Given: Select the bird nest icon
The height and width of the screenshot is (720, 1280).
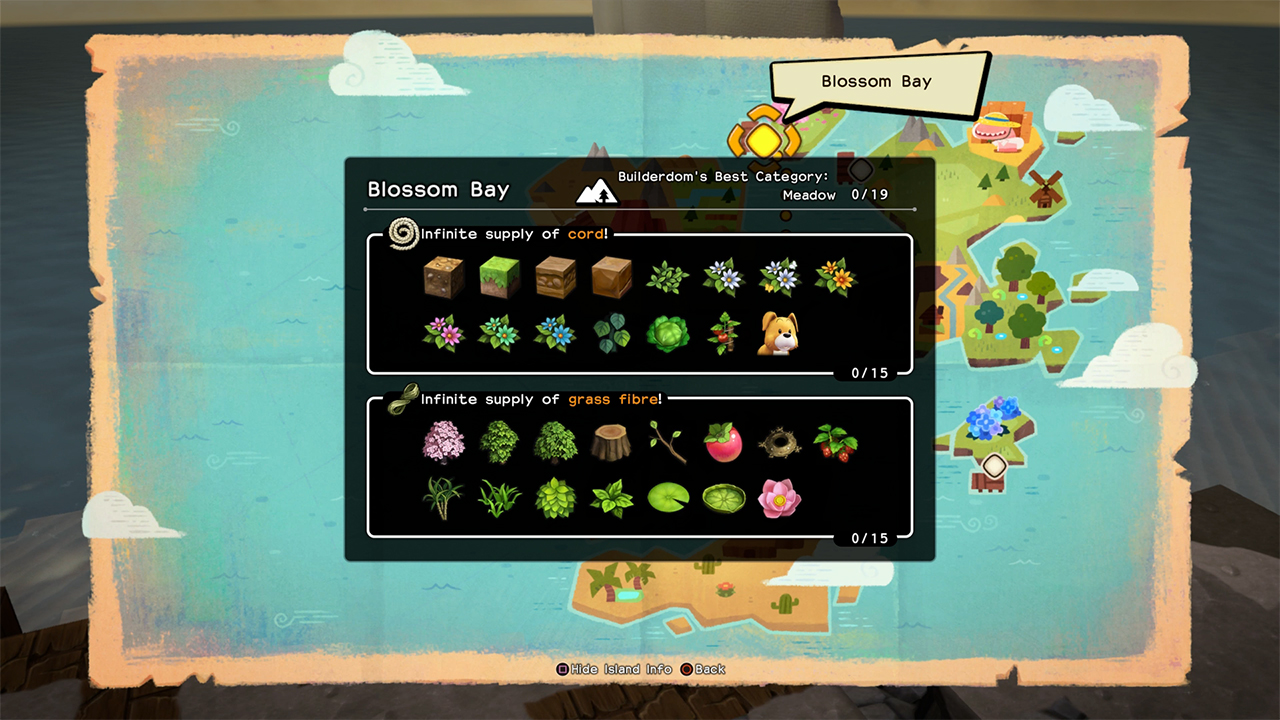Looking at the screenshot, I should click(x=778, y=442).
